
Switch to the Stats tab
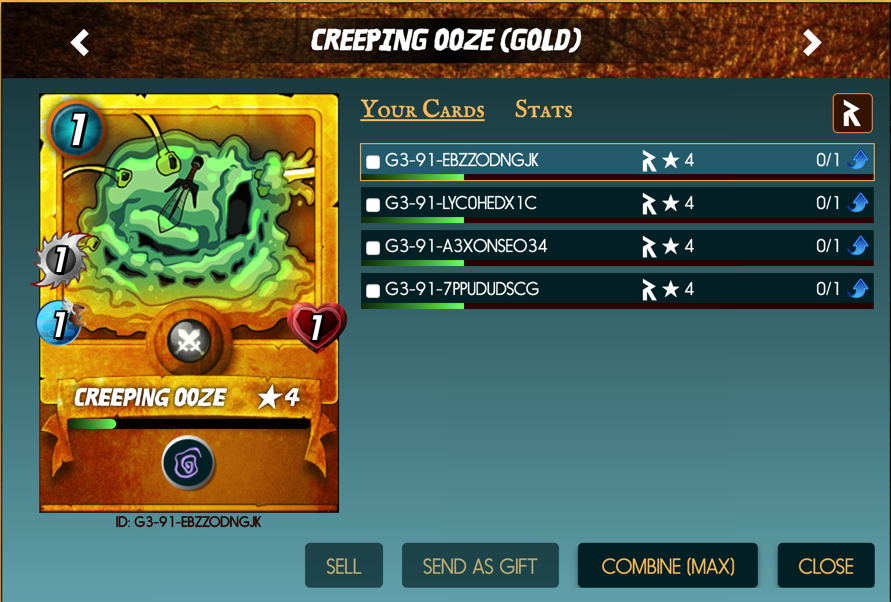543,110
